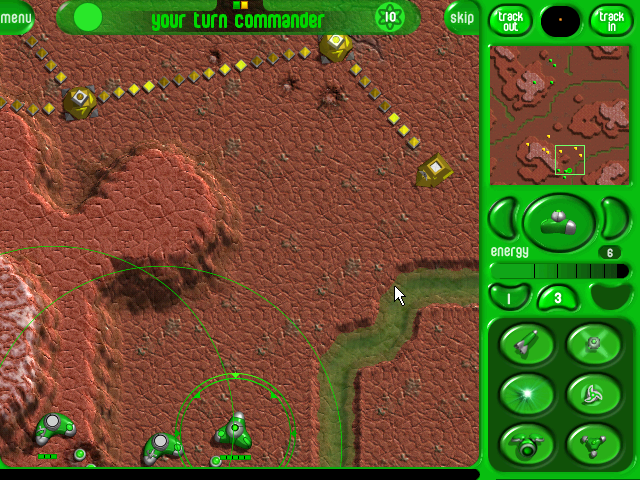Choose the button labeled 3
This screenshot has width=640, height=480.
tap(558, 297)
